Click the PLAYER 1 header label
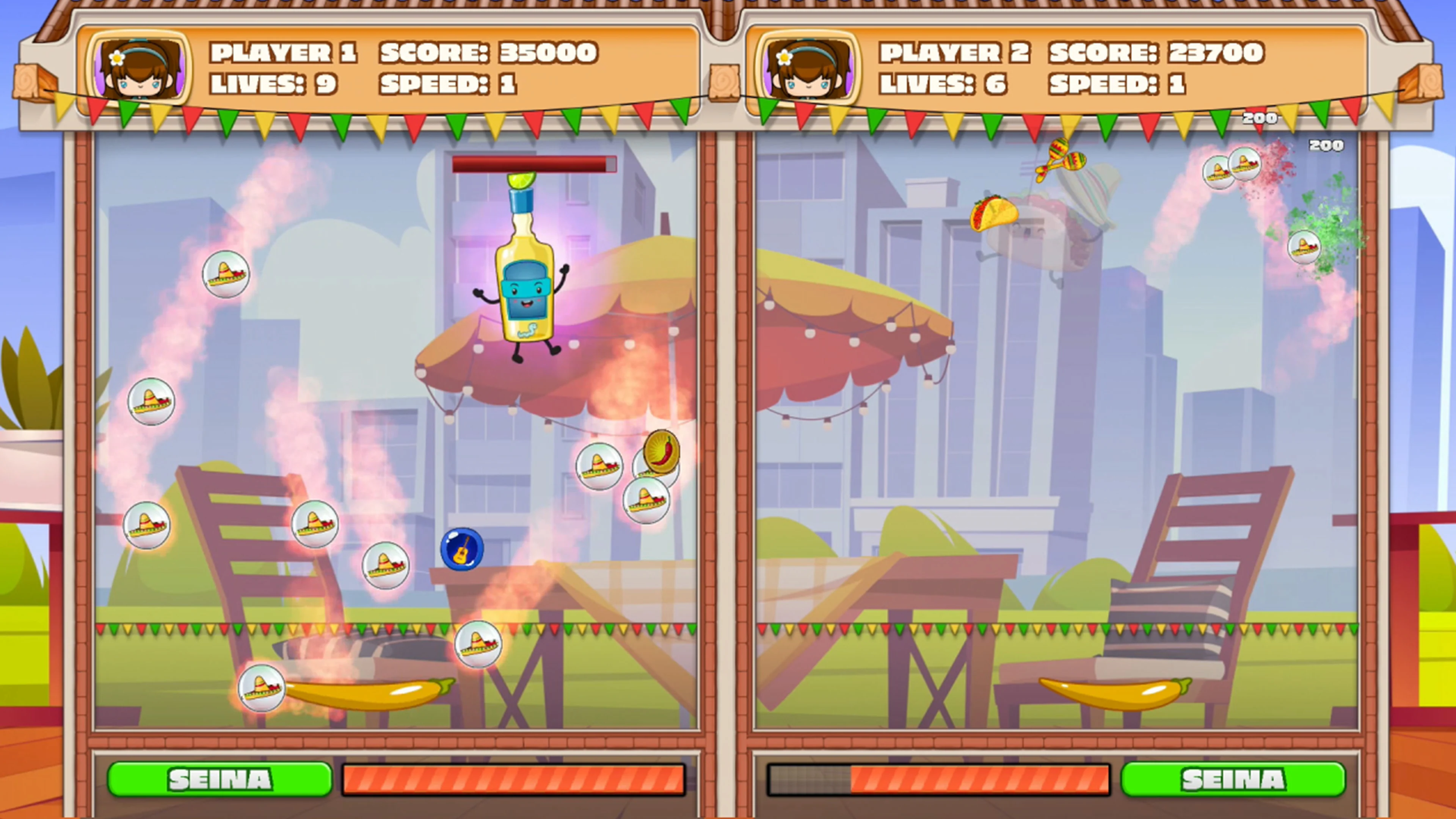The width and height of the screenshot is (1456, 819). [x=282, y=52]
